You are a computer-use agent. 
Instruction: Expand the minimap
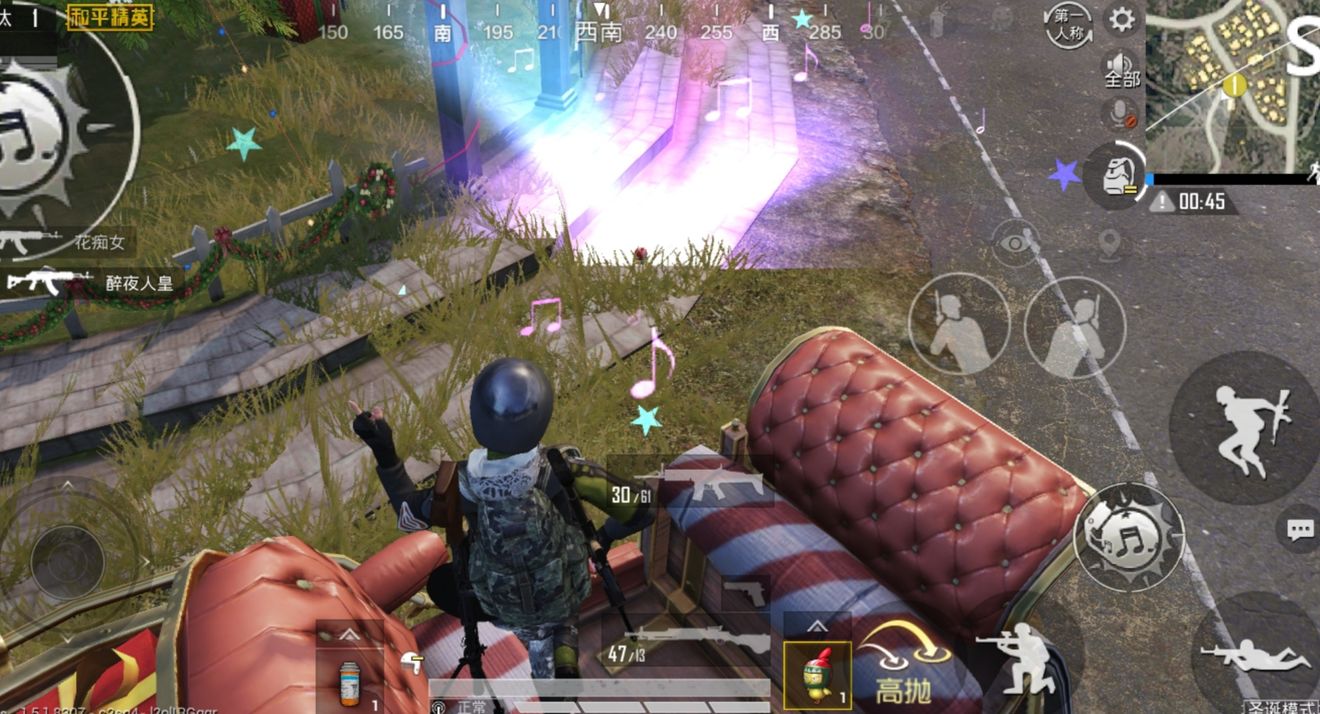1232,88
